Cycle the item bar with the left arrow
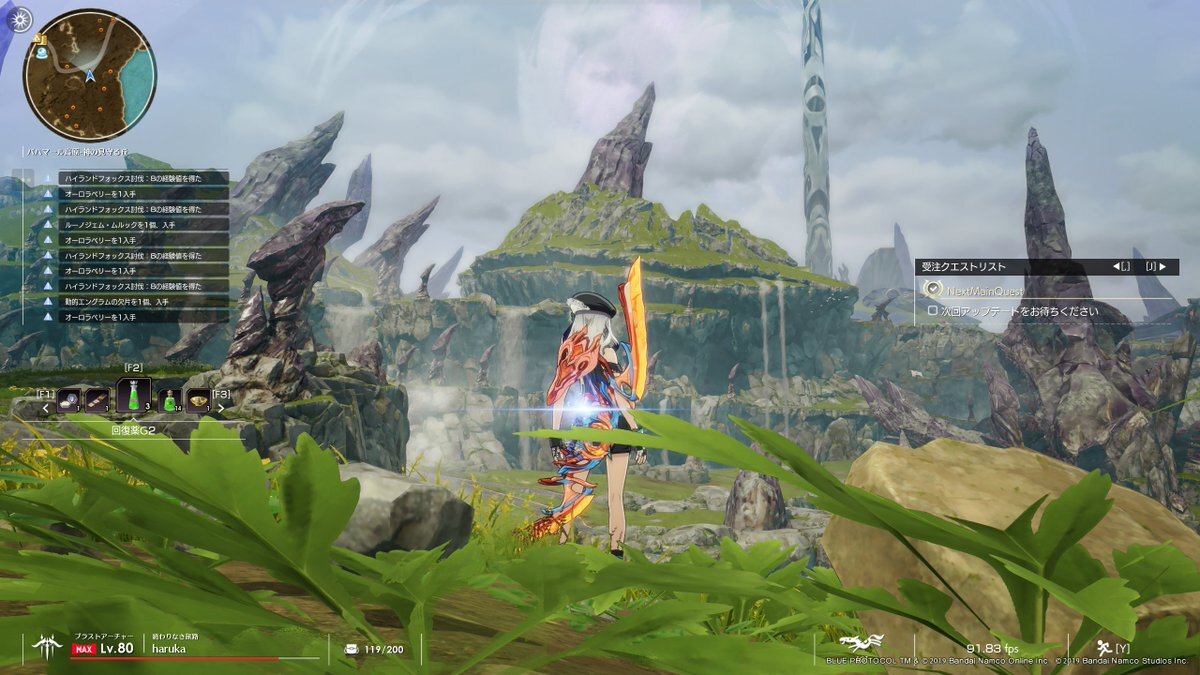The image size is (1200, 675). pyautogui.click(x=46, y=407)
